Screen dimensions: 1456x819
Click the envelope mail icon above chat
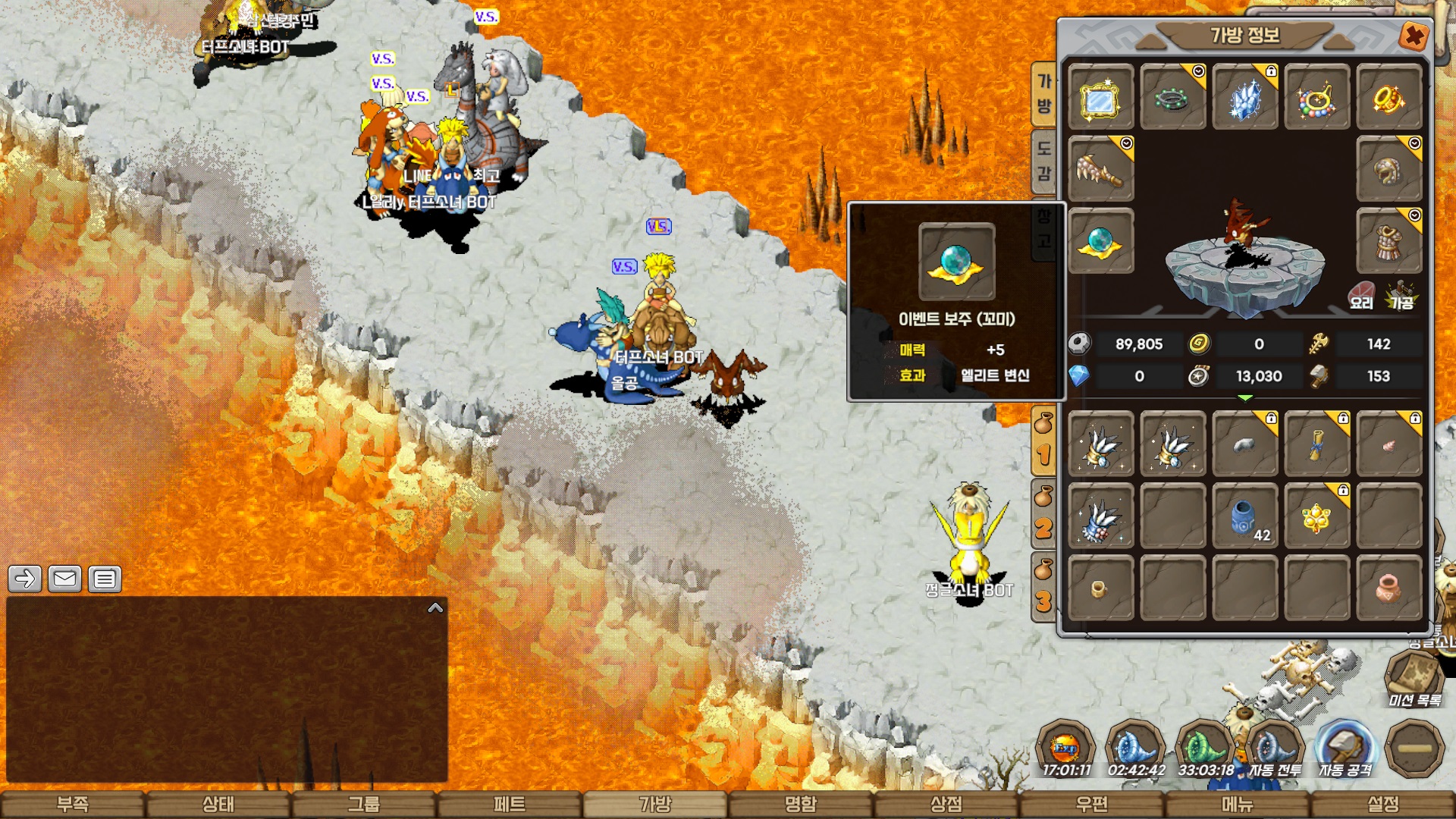pyautogui.click(x=64, y=579)
